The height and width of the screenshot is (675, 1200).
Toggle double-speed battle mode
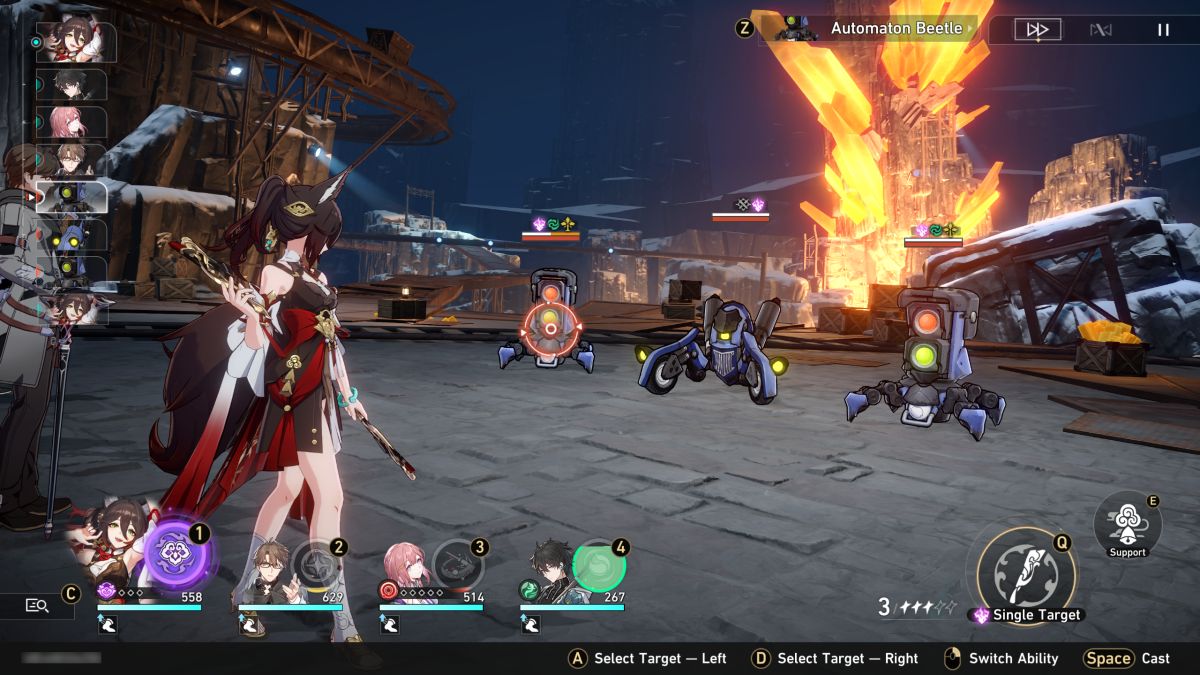[1037, 30]
